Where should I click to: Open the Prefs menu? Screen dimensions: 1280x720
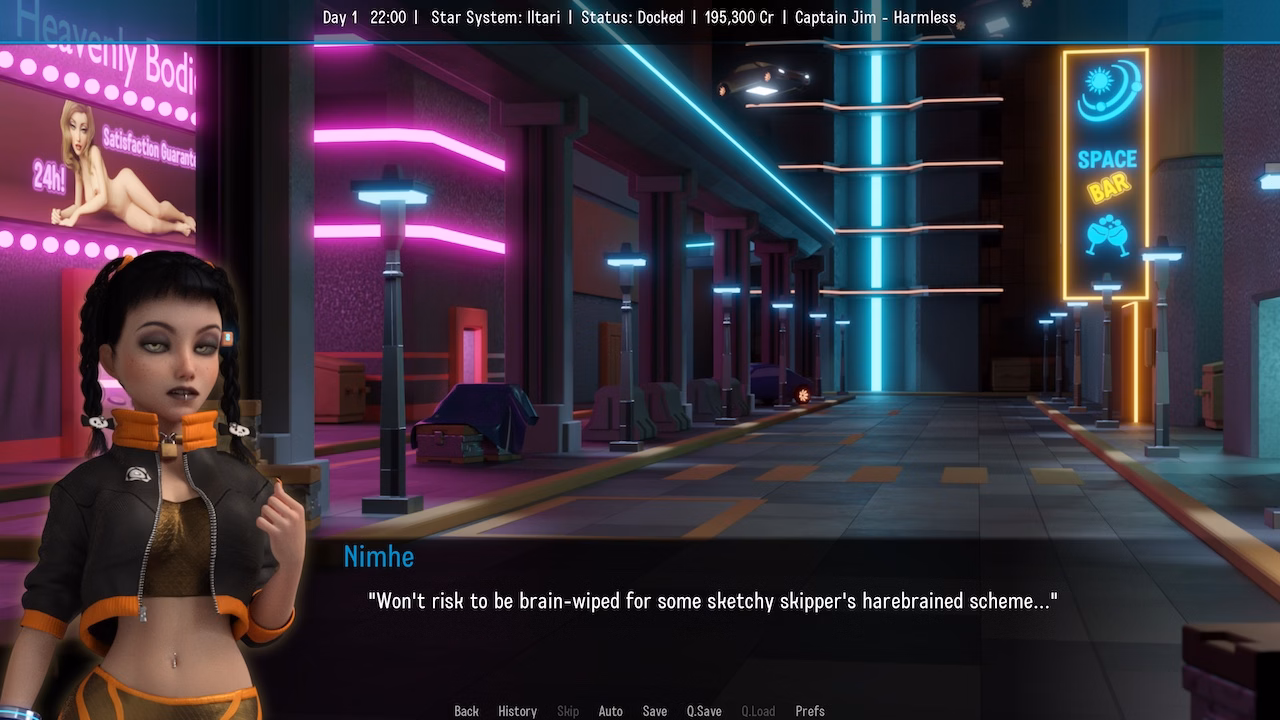coord(810,710)
